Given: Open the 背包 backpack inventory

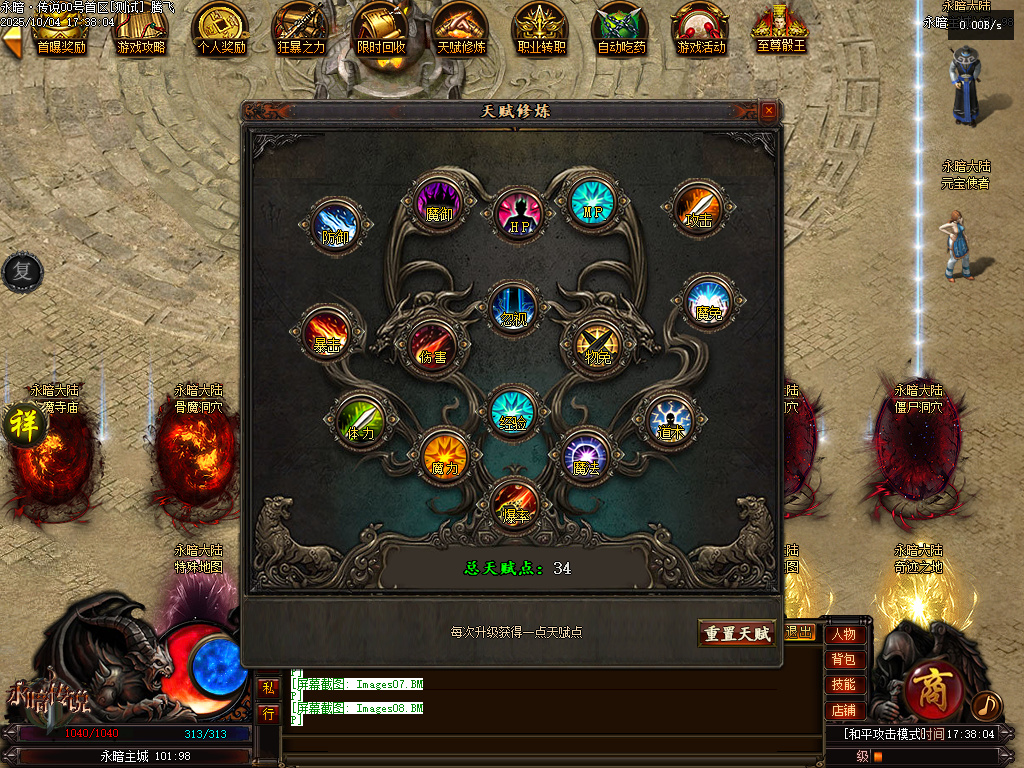Looking at the screenshot, I should coord(843,659).
